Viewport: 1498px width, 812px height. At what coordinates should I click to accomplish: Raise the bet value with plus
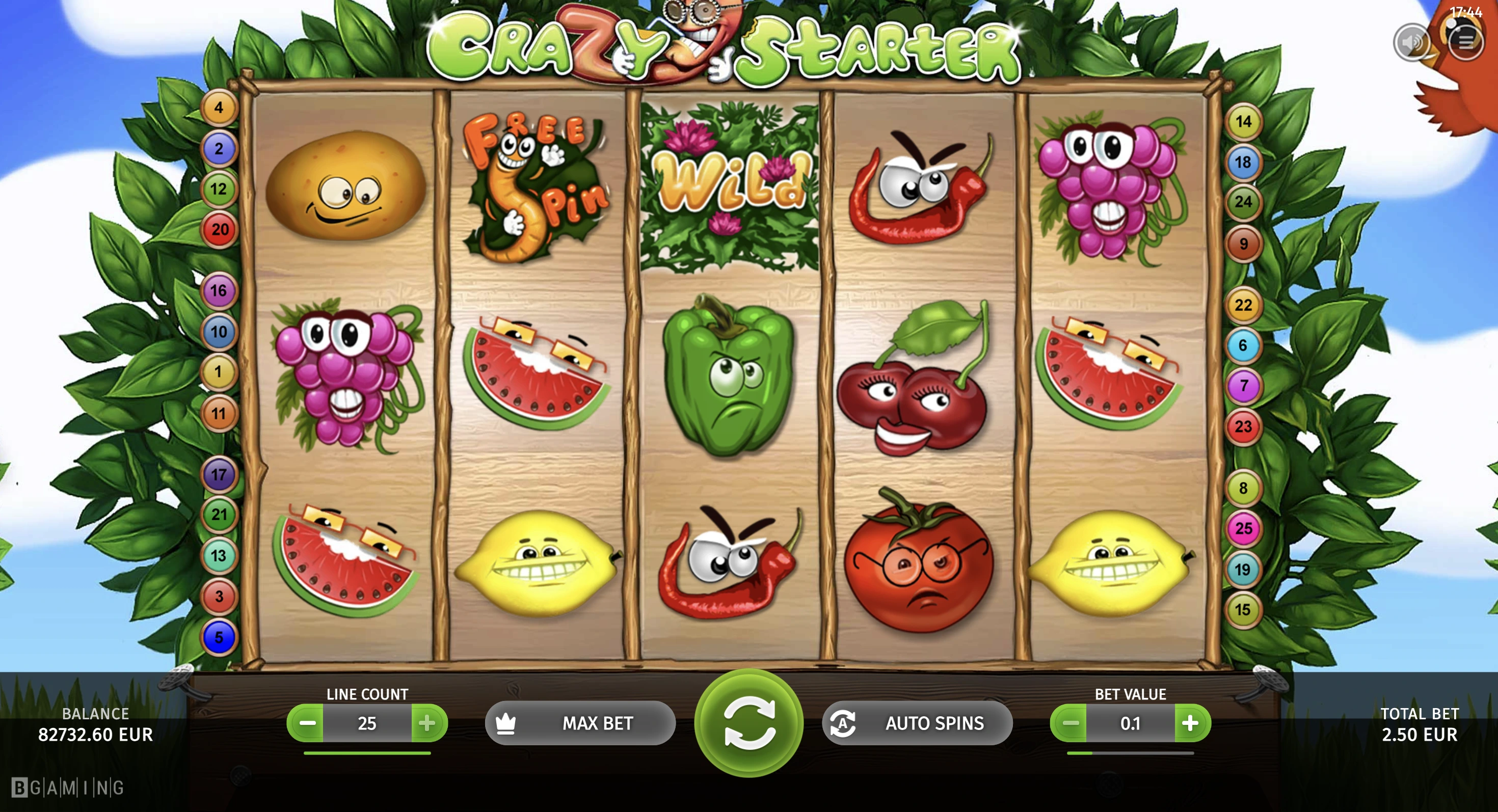pos(1191,723)
